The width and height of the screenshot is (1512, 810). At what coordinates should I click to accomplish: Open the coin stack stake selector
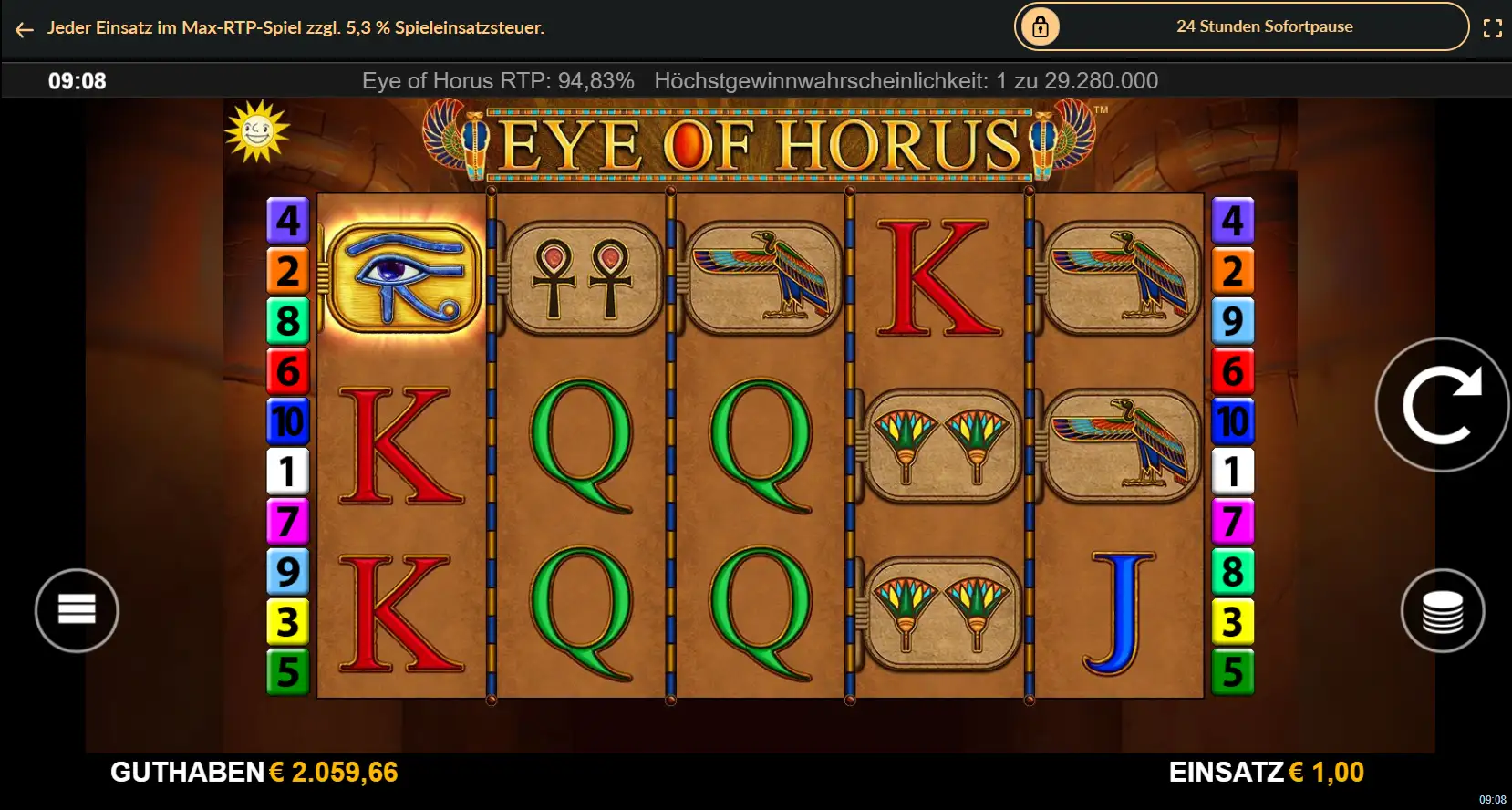pyautogui.click(x=1444, y=610)
